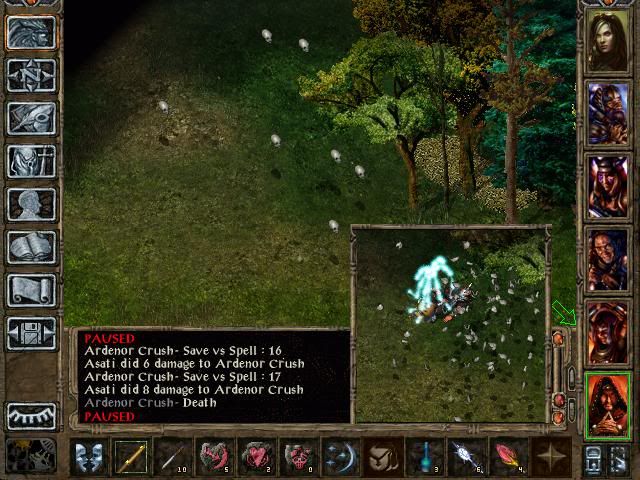Click the return to game button
The width and height of the screenshot is (640, 480).
(31, 32)
